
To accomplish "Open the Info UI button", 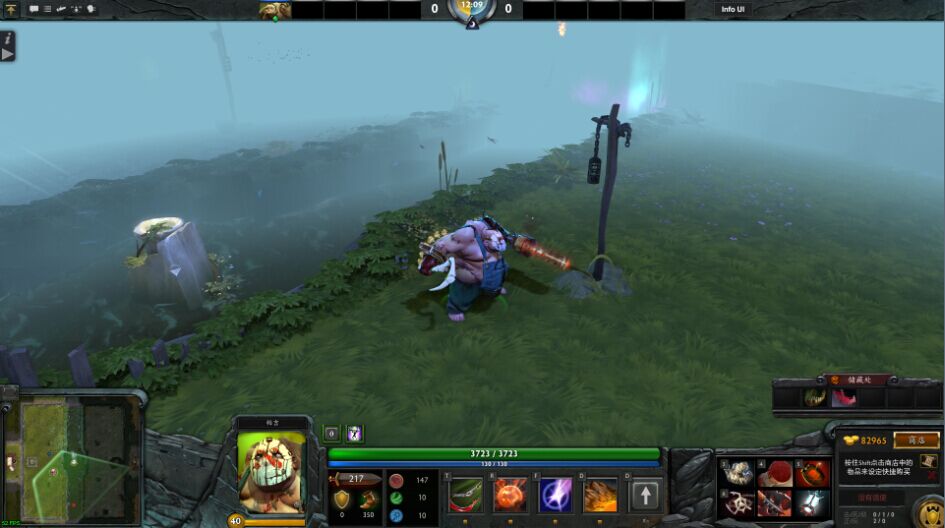I will [733, 9].
